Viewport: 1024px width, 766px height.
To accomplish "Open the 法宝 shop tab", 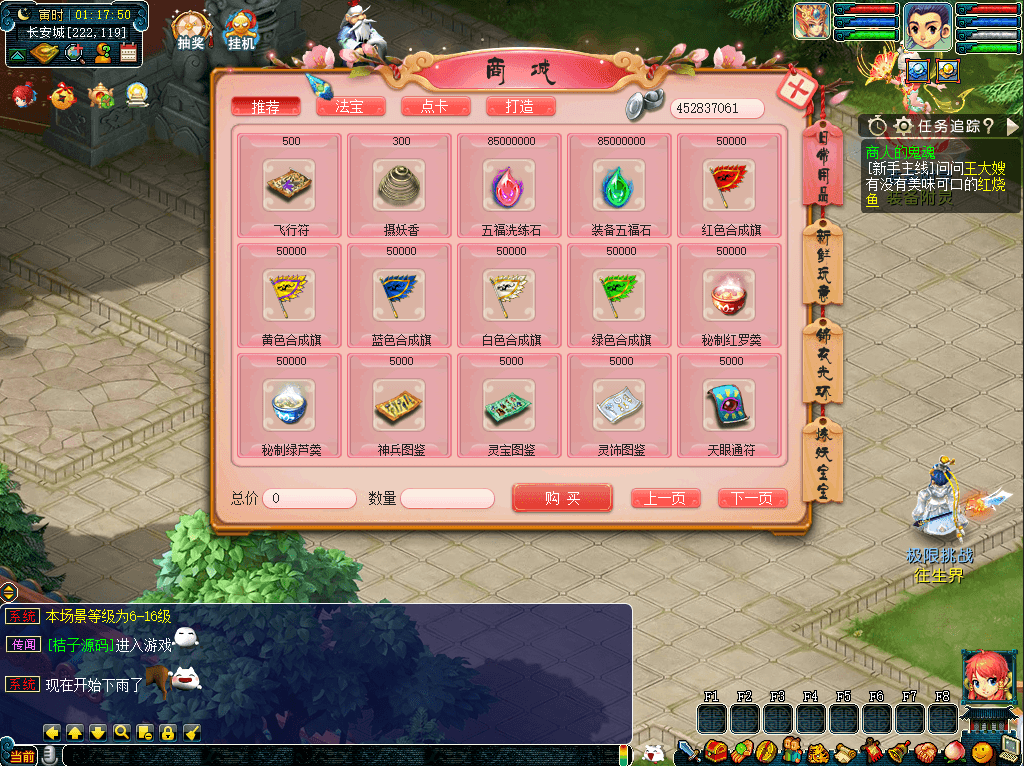I will (x=350, y=107).
